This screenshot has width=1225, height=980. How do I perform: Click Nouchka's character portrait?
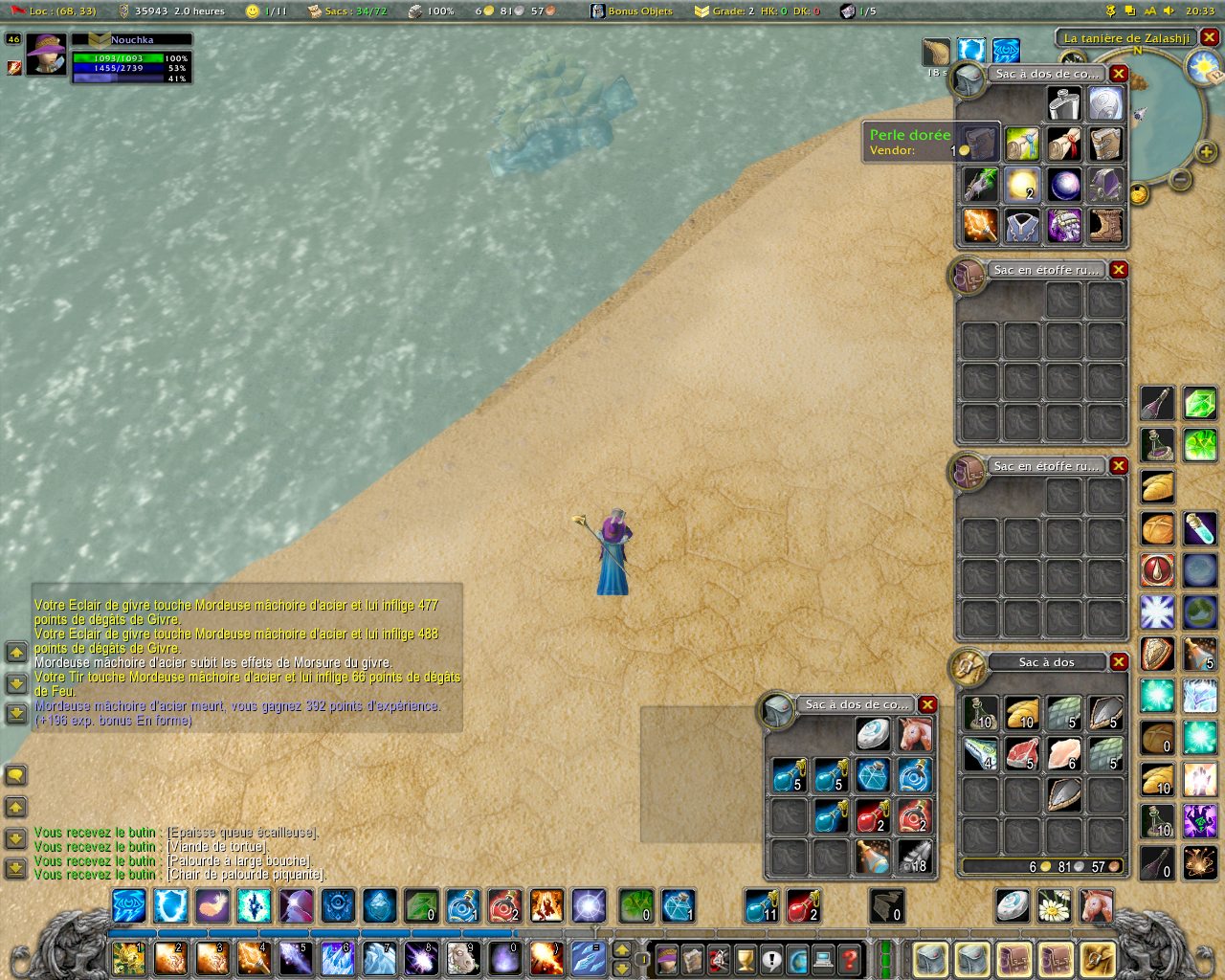click(46, 56)
